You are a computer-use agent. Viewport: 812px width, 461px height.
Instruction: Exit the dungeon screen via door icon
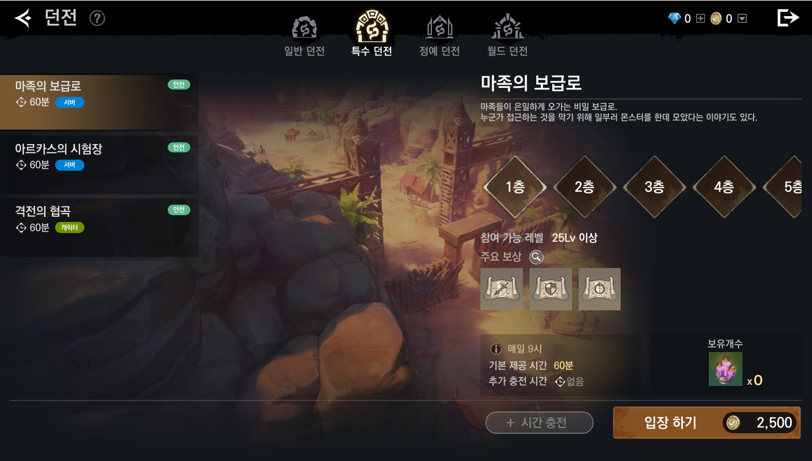pos(788,18)
